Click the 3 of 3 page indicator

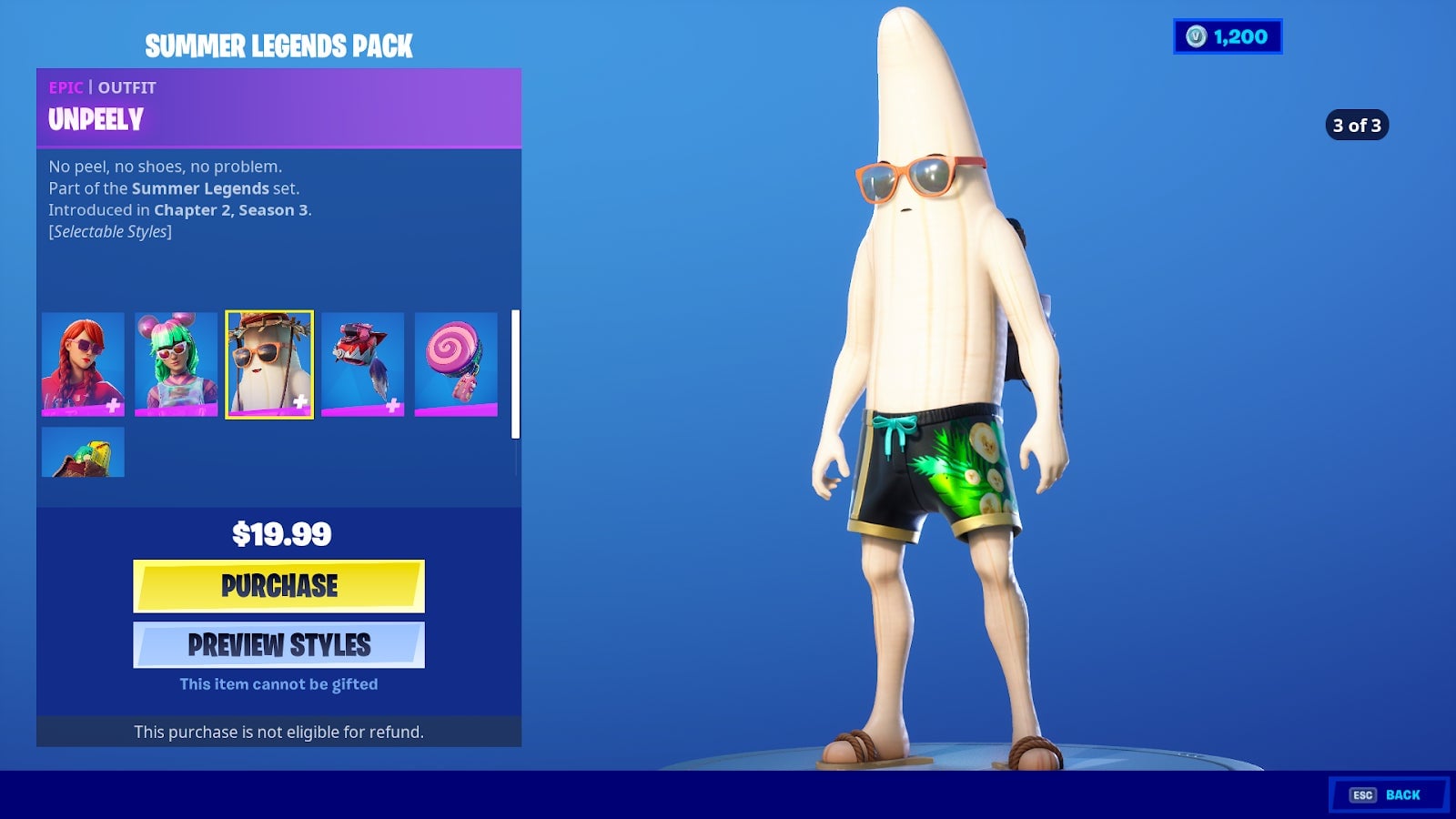click(x=1357, y=126)
